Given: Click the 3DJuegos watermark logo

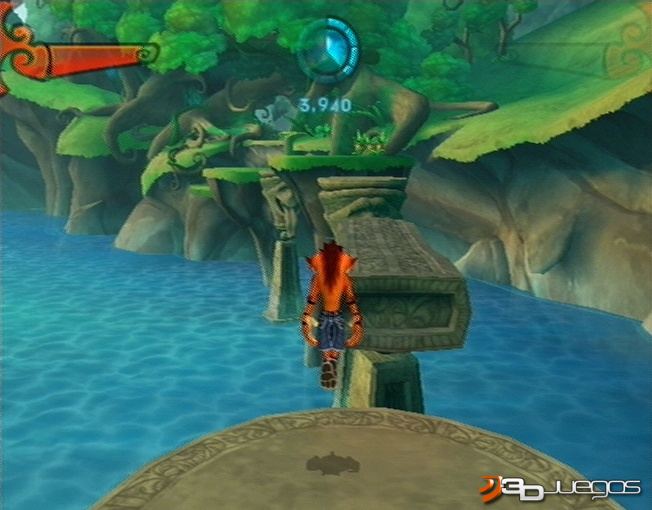Looking at the screenshot, I should tap(559, 487).
